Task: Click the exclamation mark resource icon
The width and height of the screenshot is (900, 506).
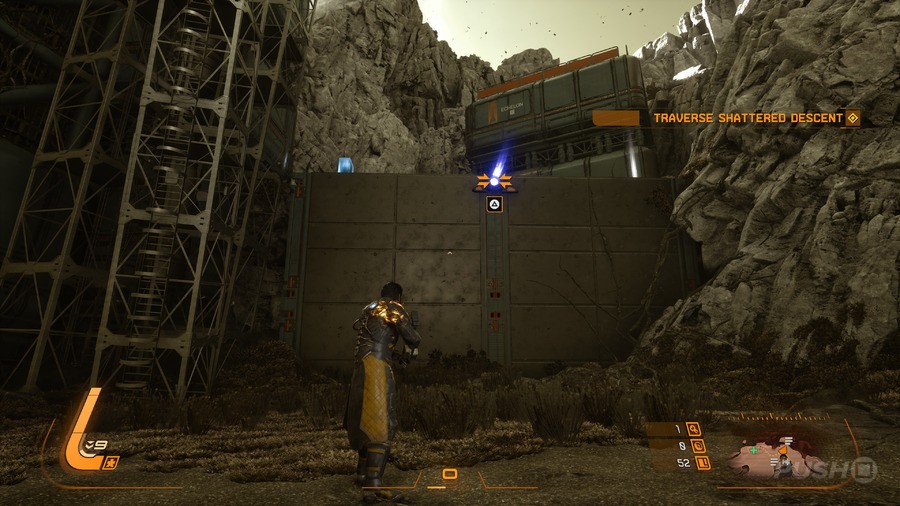Action: (x=703, y=462)
